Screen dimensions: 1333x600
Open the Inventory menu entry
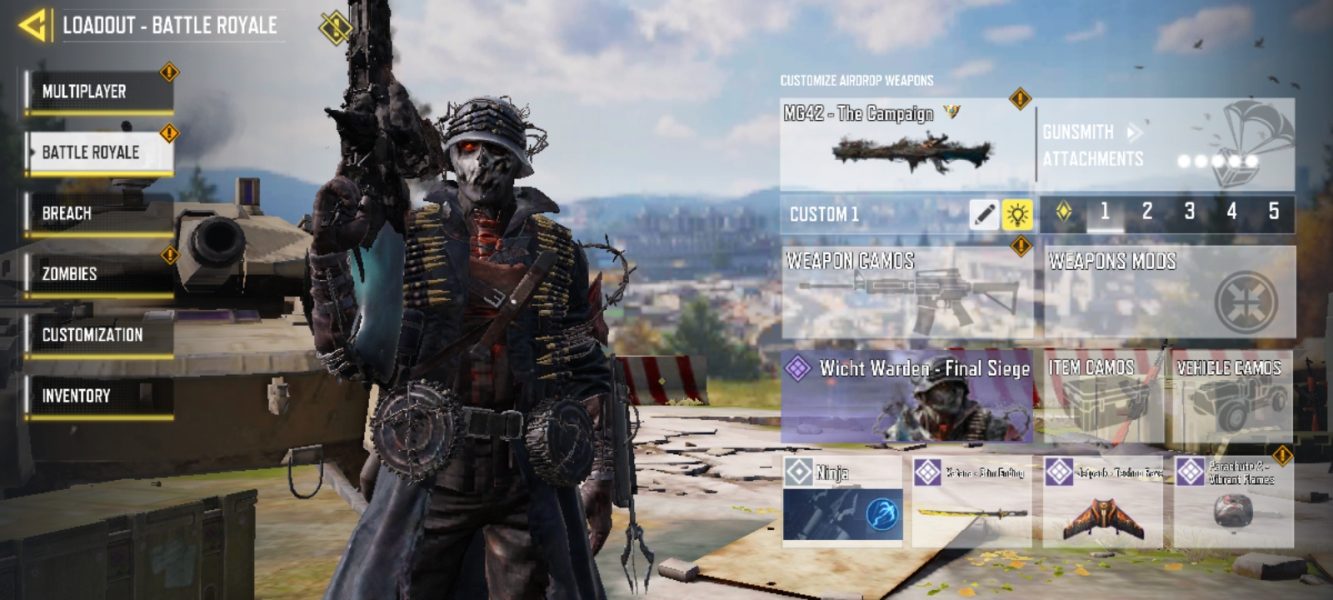(99, 396)
